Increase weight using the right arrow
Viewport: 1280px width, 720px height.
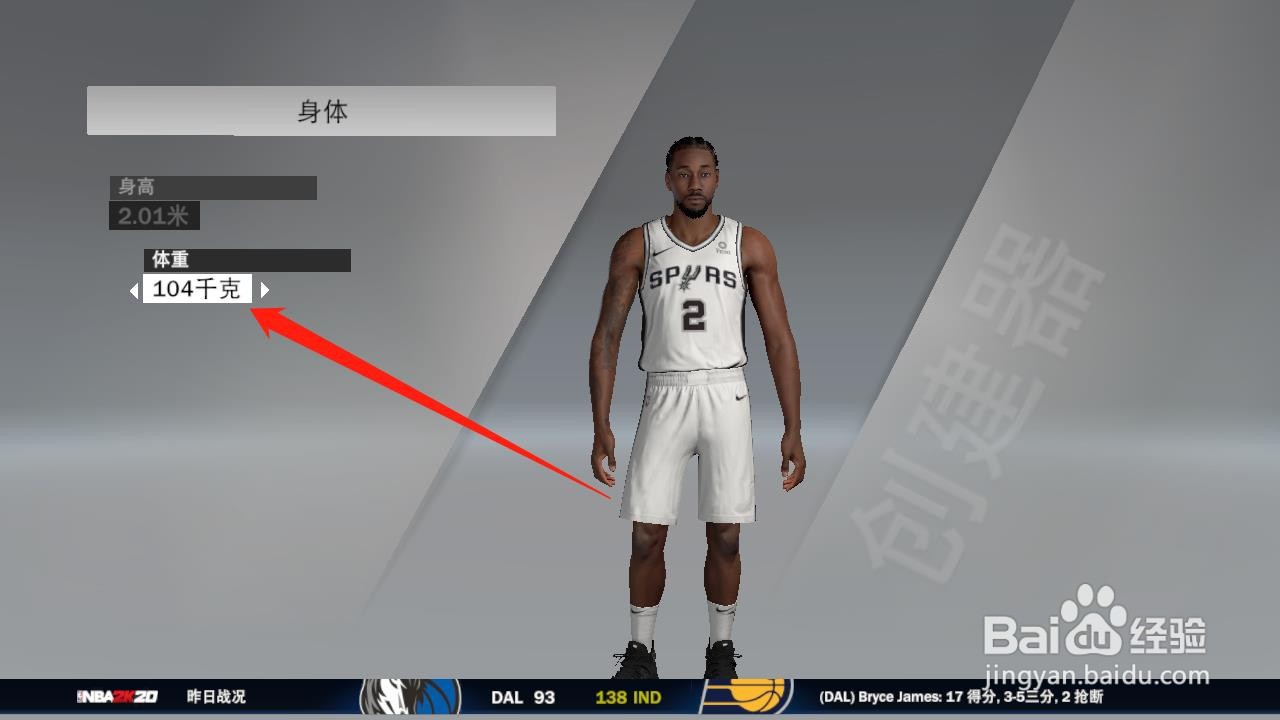(x=264, y=290)
